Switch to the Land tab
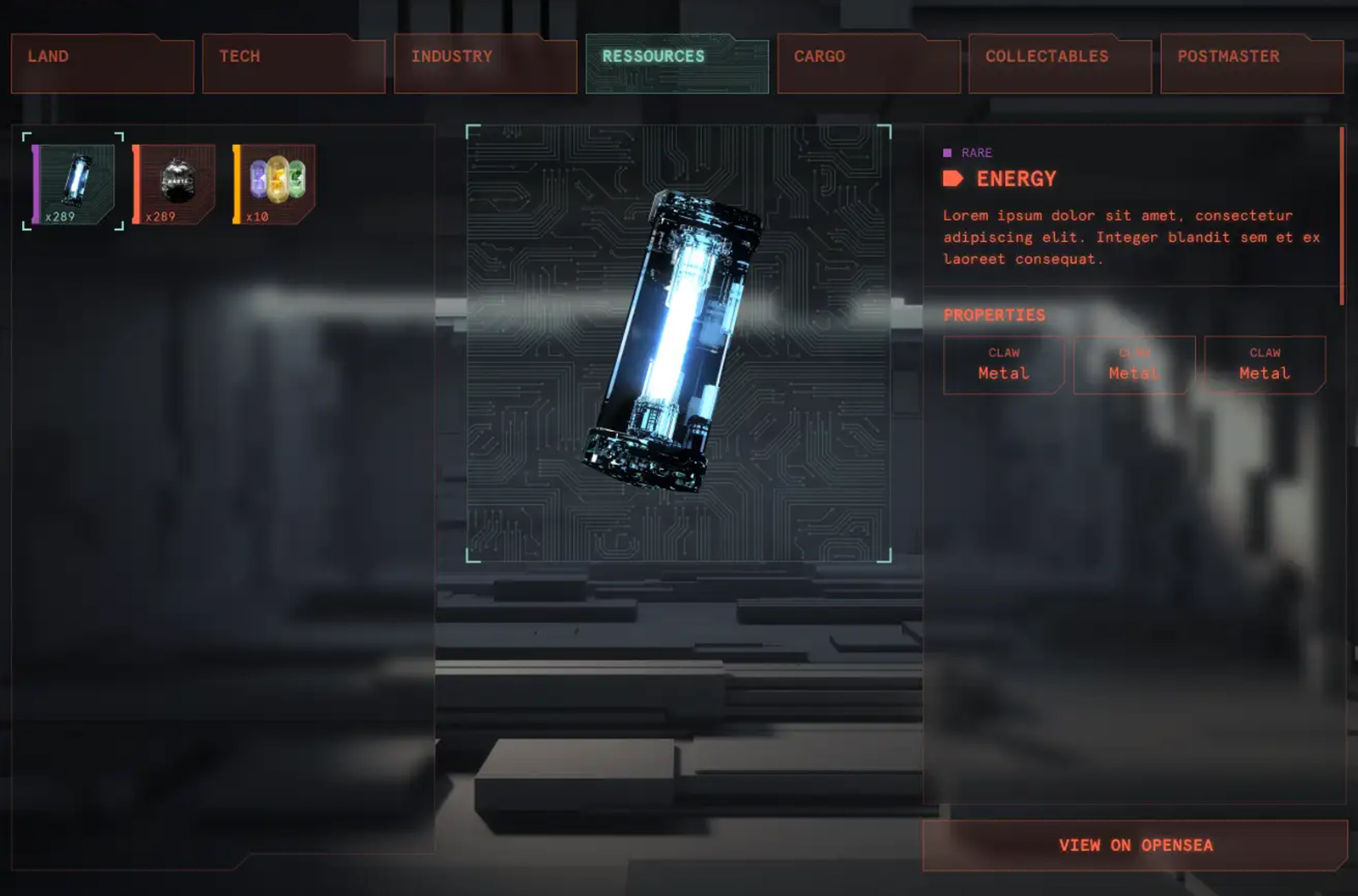The height and width of the screenshot is (896, 1358). tap(102, 64)
